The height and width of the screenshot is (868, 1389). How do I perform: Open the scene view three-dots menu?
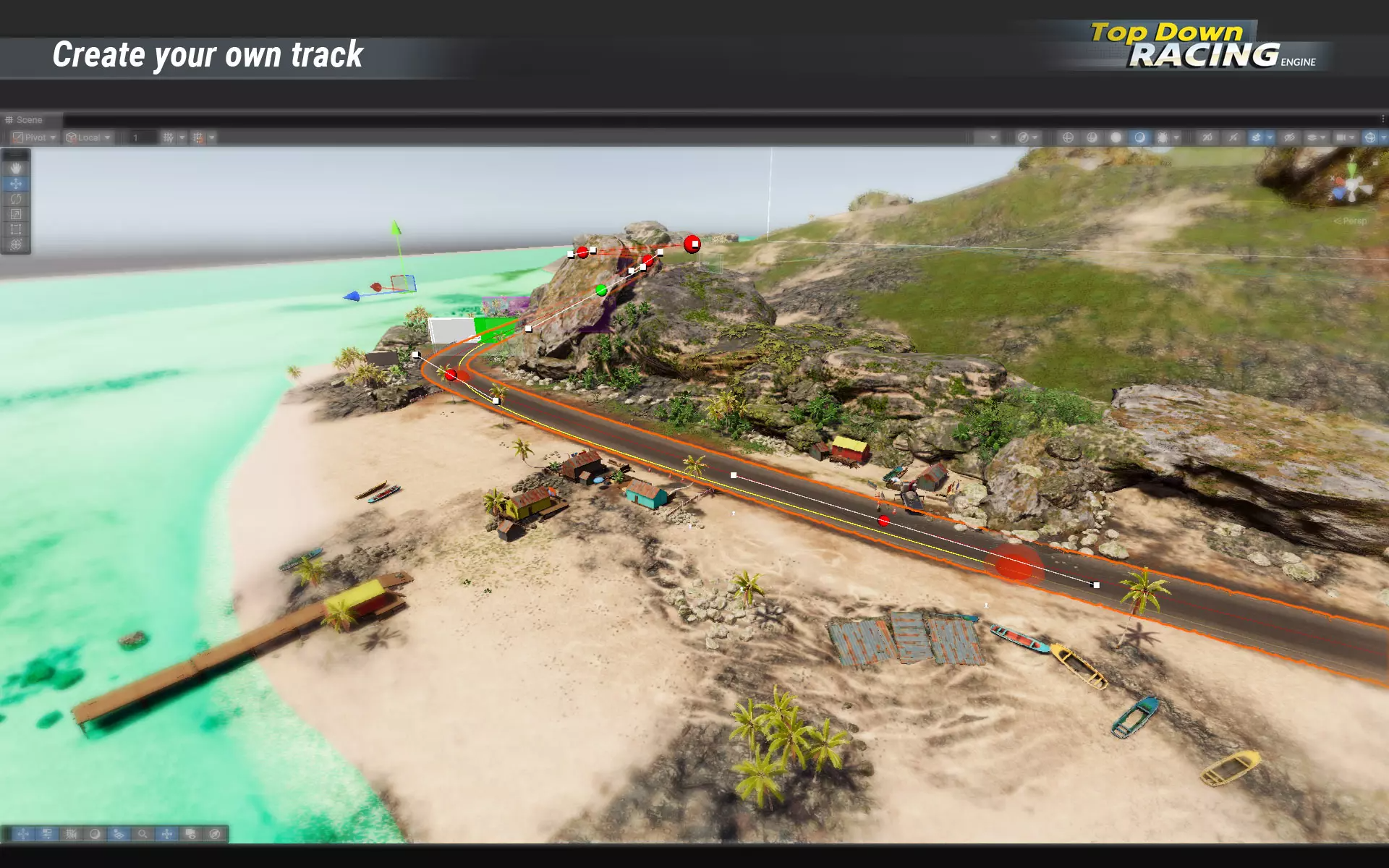click(x=1382, y=119)
